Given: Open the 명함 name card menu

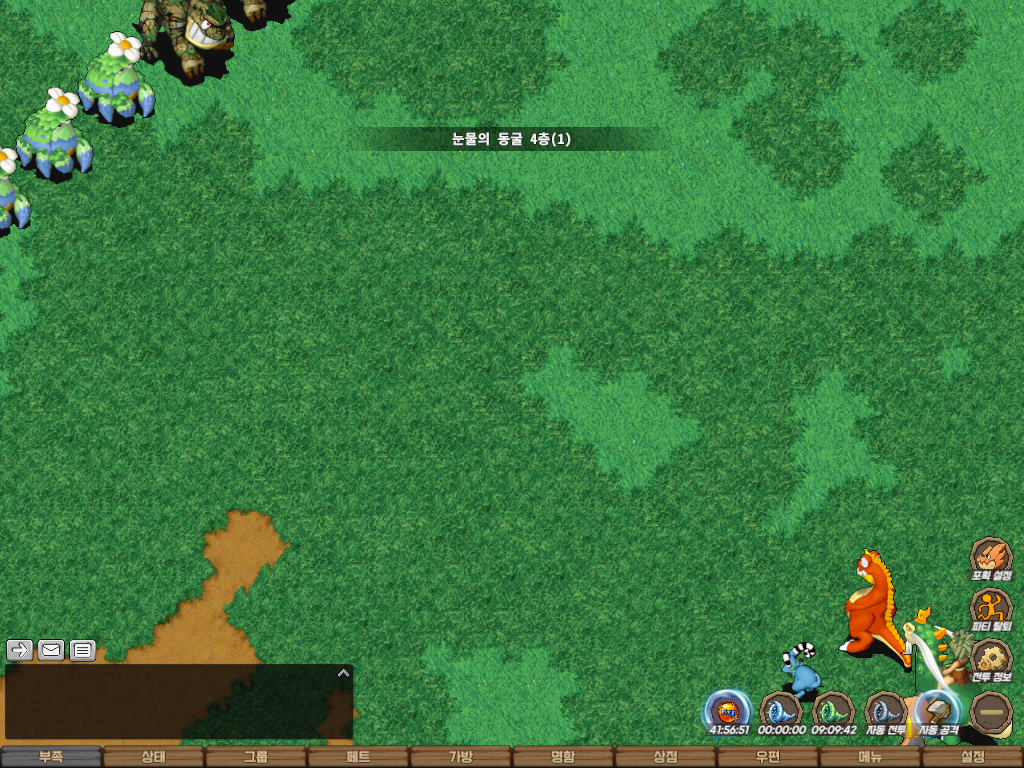Looking at the screenshot, I should (x=563, y=757).
